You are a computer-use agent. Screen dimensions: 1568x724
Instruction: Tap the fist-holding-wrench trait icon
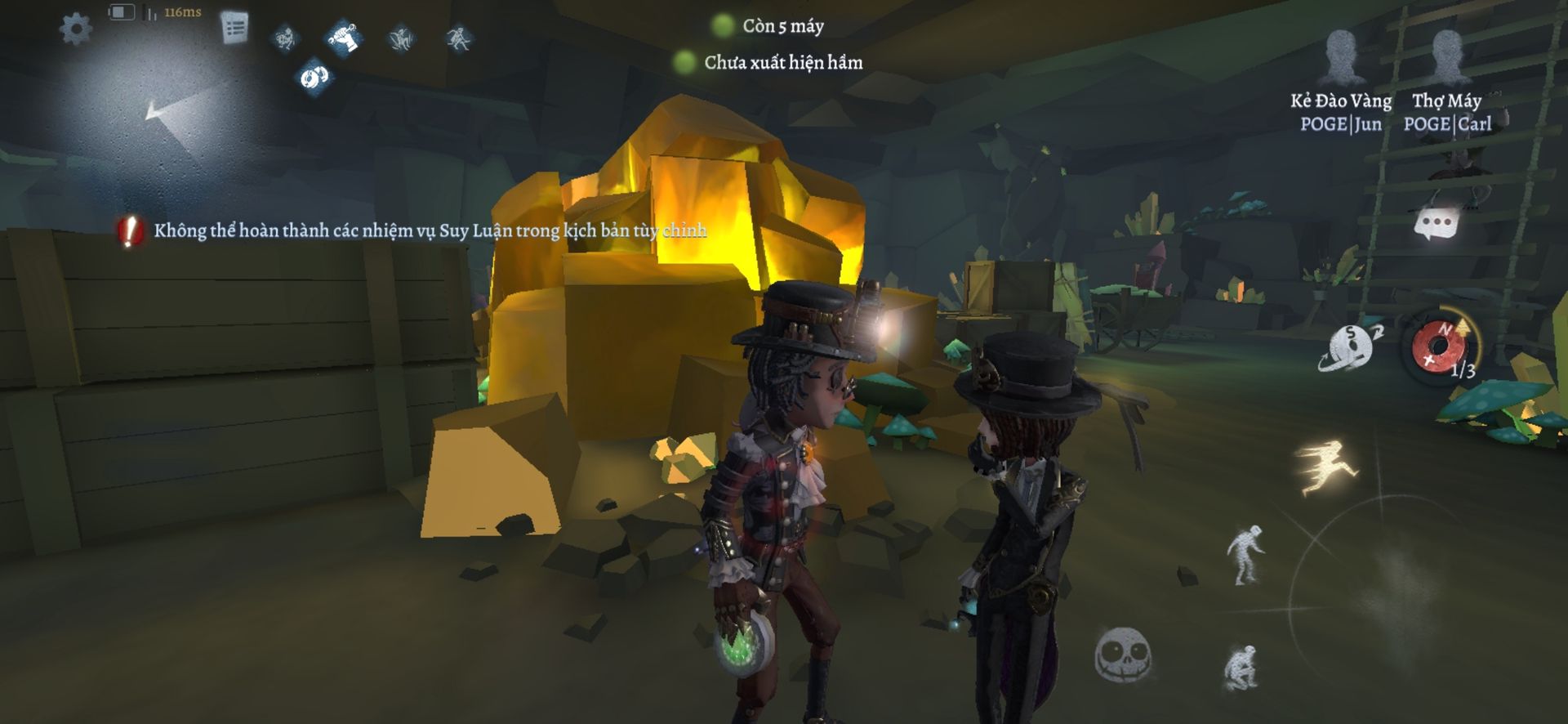point(344,37)
